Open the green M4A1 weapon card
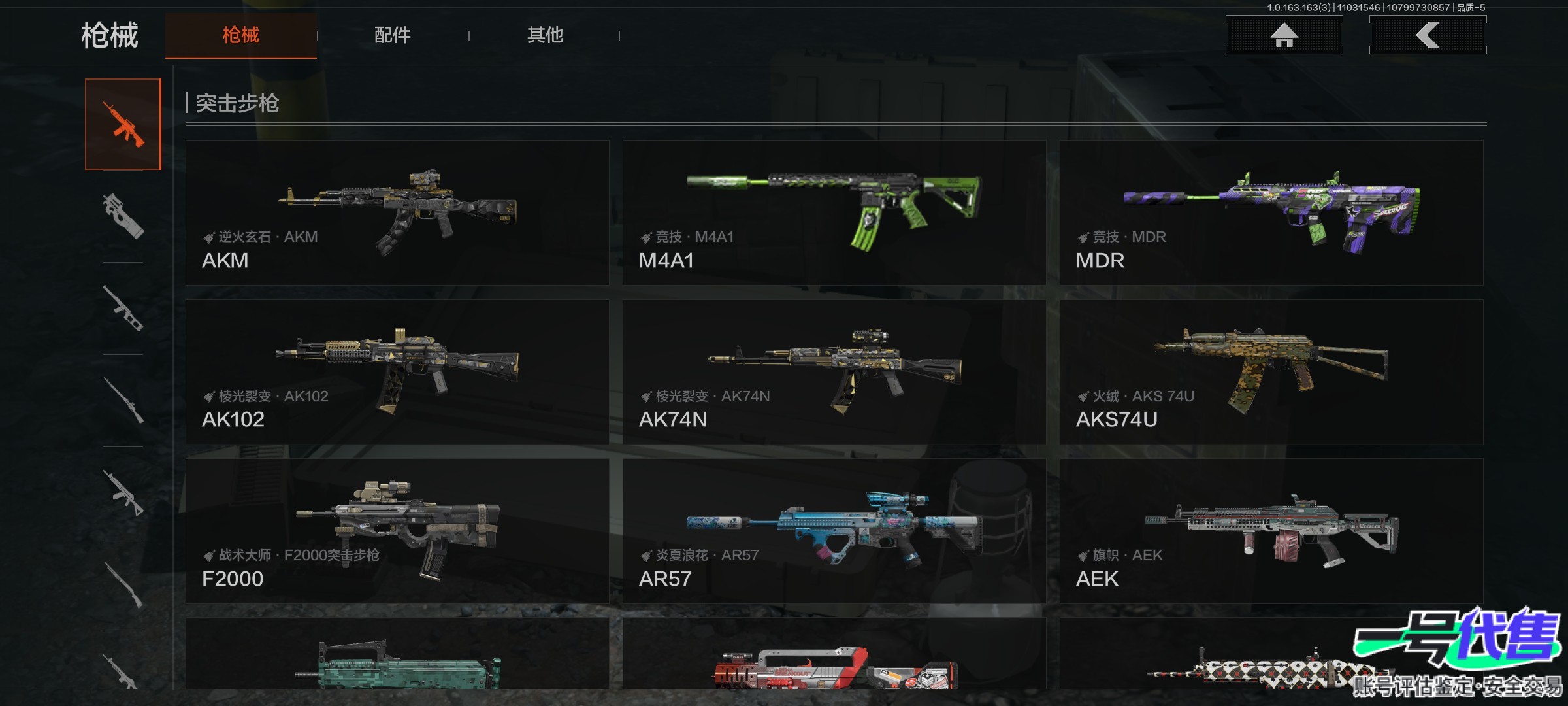Viewport: 1568px width, 706px height. click(x=834, y=212)
